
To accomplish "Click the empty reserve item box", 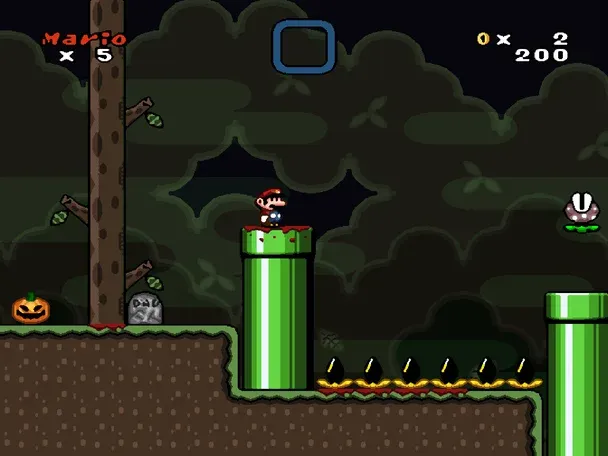I will coord(303,47).
